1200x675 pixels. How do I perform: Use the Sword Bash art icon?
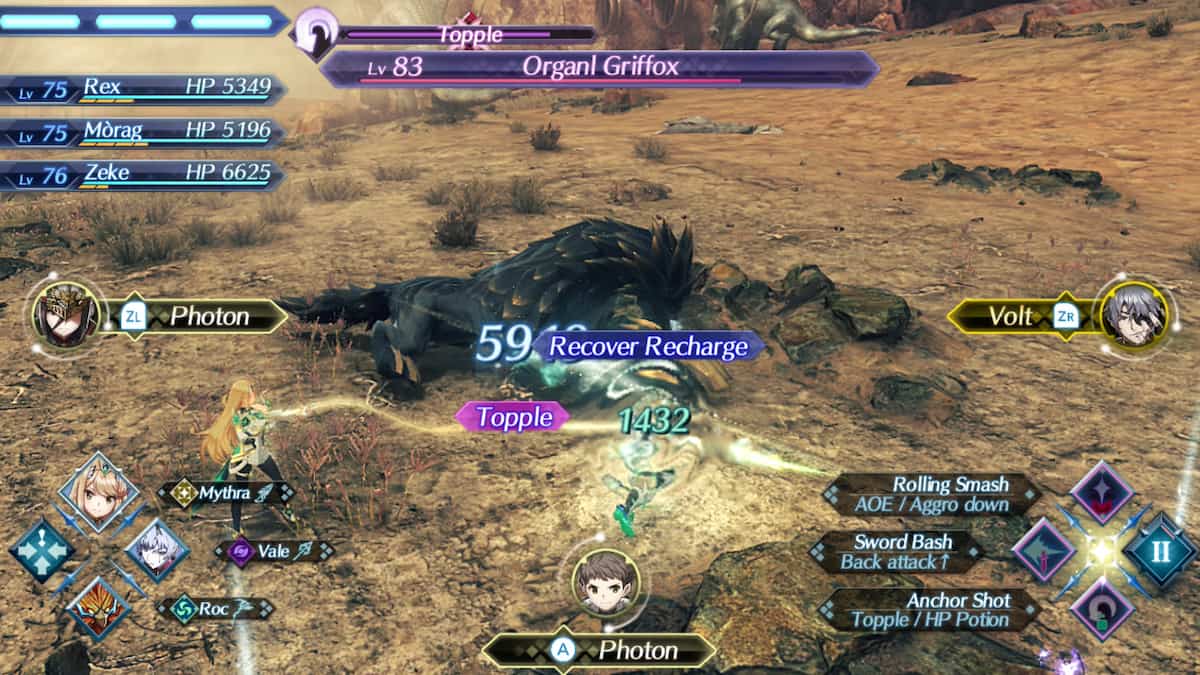point(1044,550)
